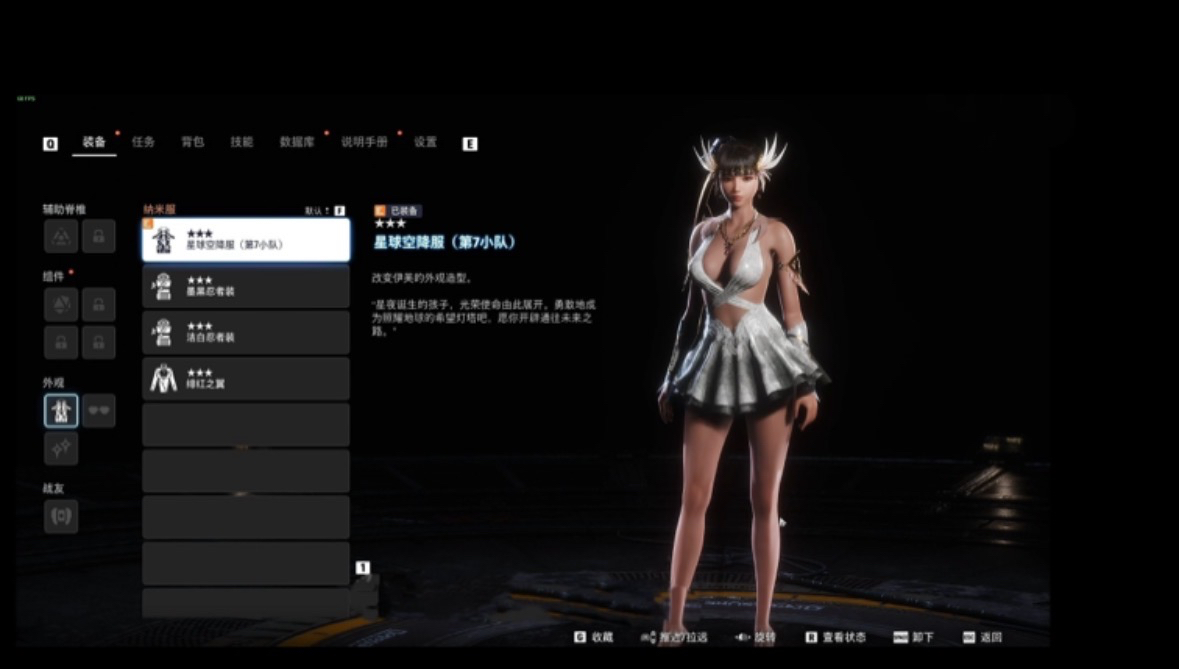Choose the 星球空降服（第7小队） nano suit
1179x669 pixels.
[x=246, y=240]
